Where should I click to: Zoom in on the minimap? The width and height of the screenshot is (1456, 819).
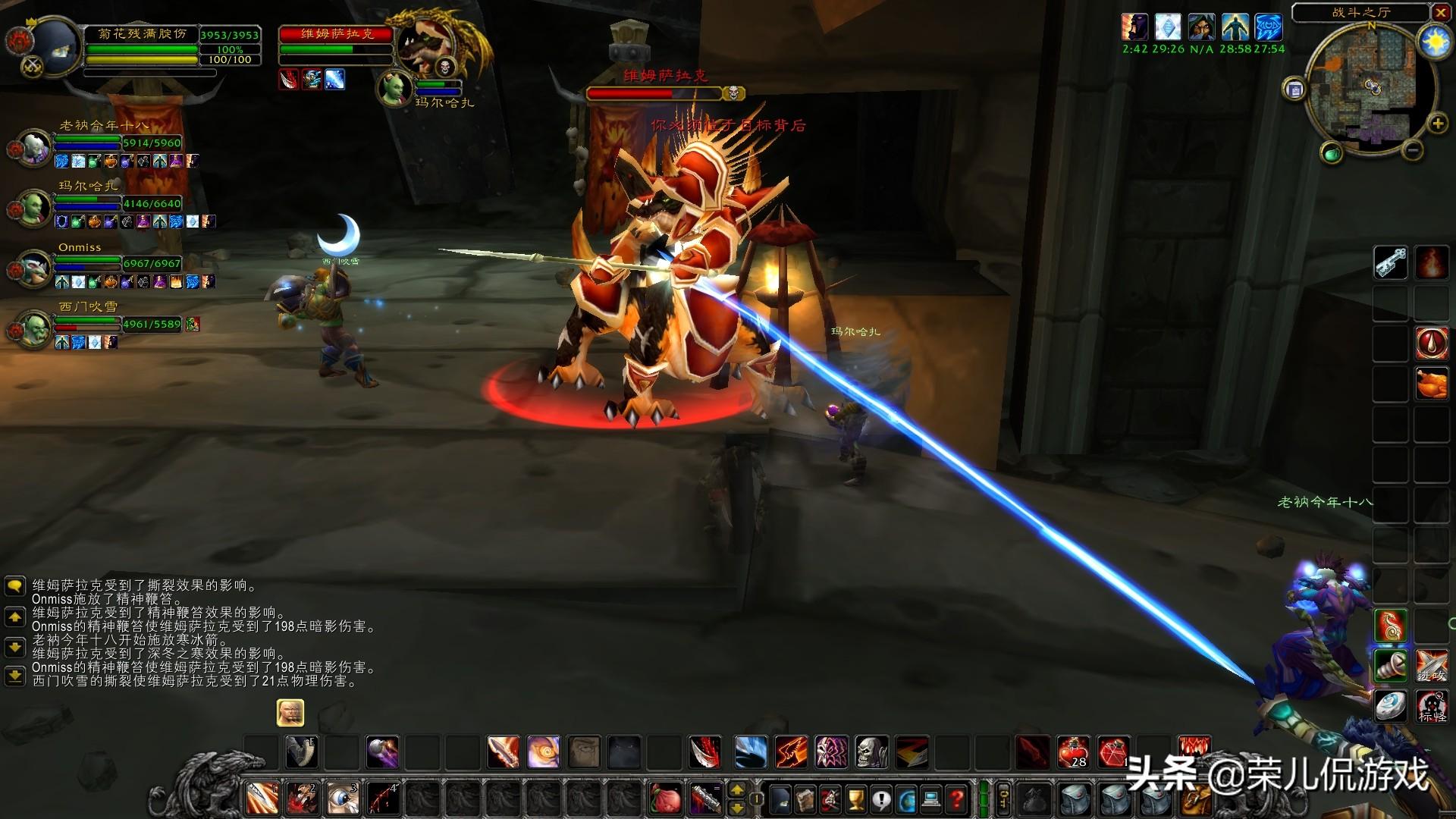1437,124
